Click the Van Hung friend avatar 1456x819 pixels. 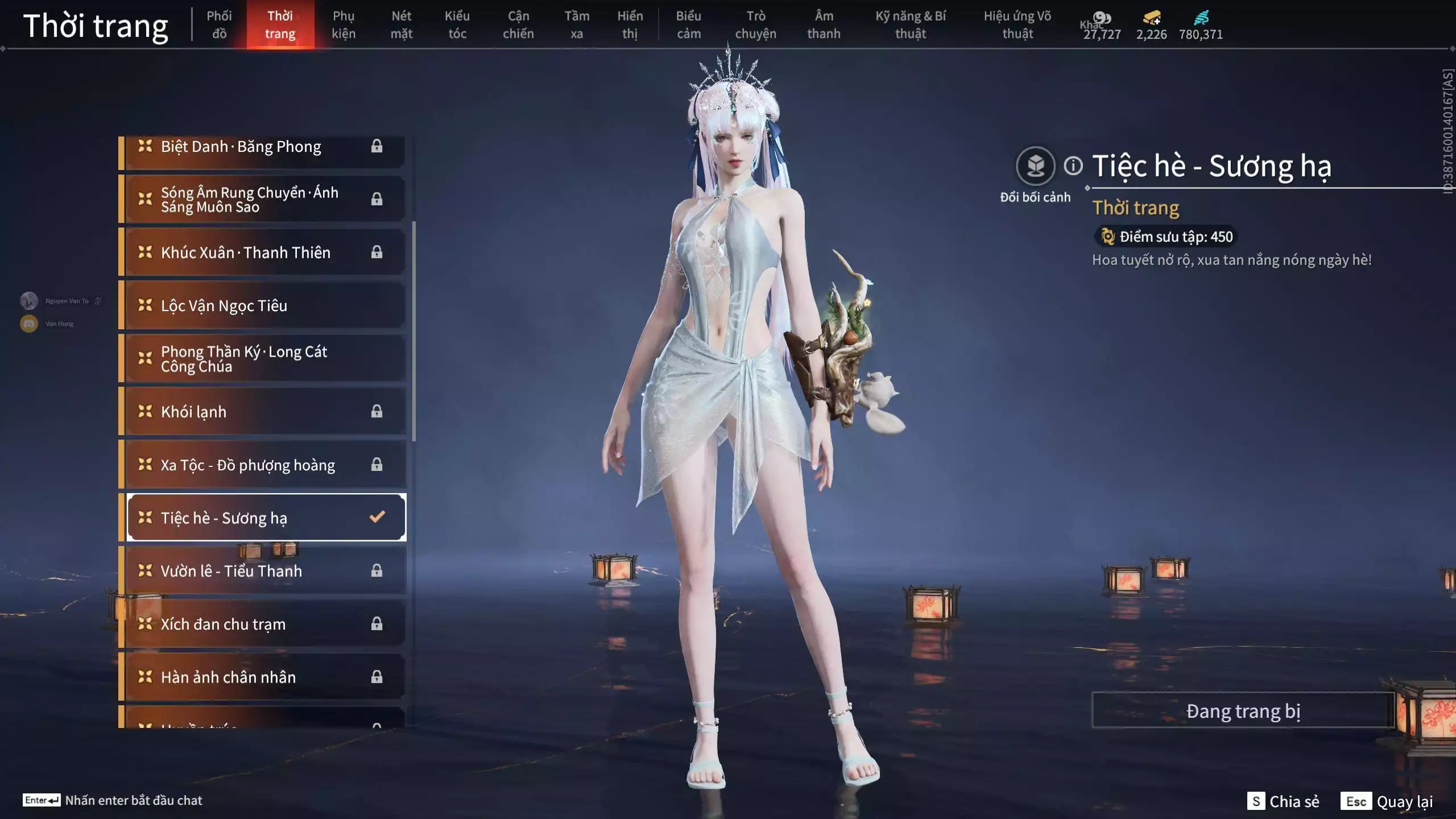pyautogui.click(x=28, y=323)
